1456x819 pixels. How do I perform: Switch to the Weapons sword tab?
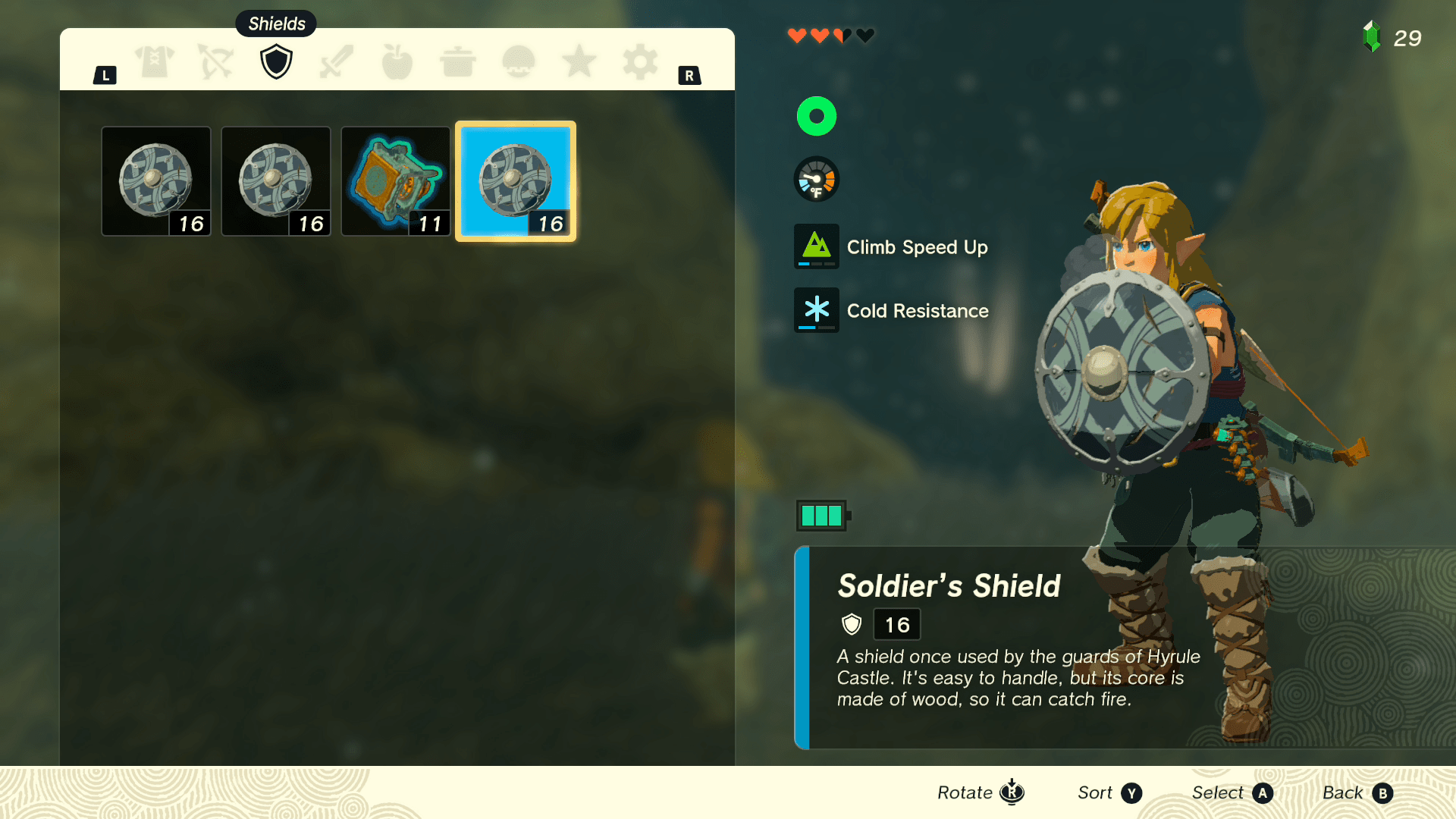tap(337, 62)
